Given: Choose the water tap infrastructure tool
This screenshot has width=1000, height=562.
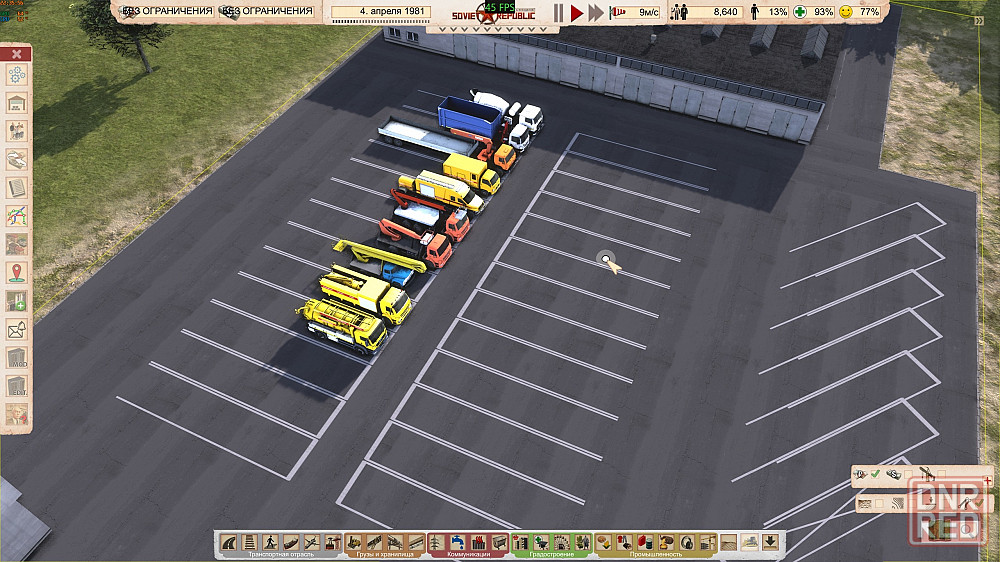Looking at the screenshot, I should pyautogui.click(x=457, y=542).
